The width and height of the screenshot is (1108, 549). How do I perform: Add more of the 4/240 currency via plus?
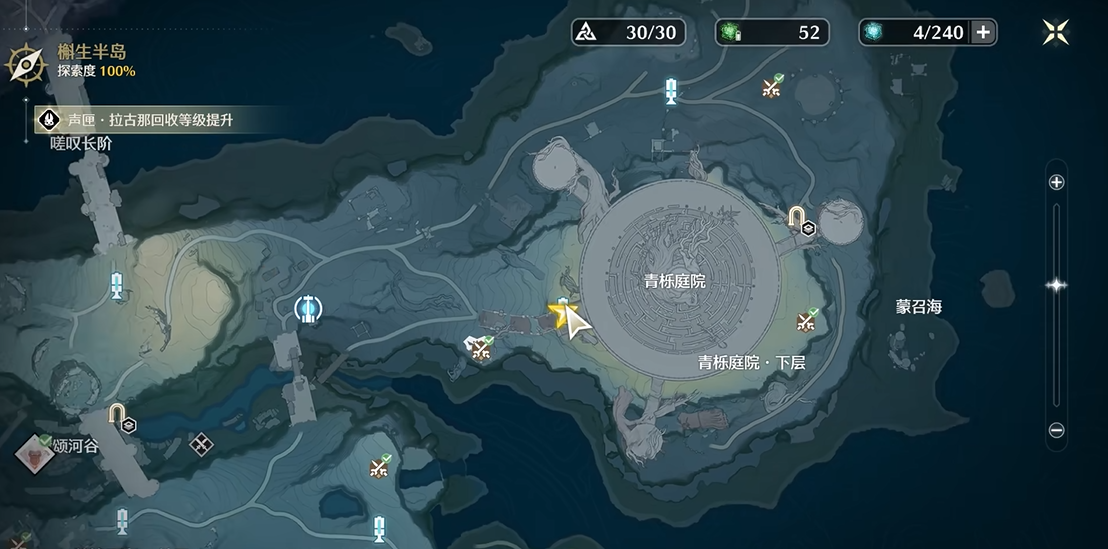(983, 32)
